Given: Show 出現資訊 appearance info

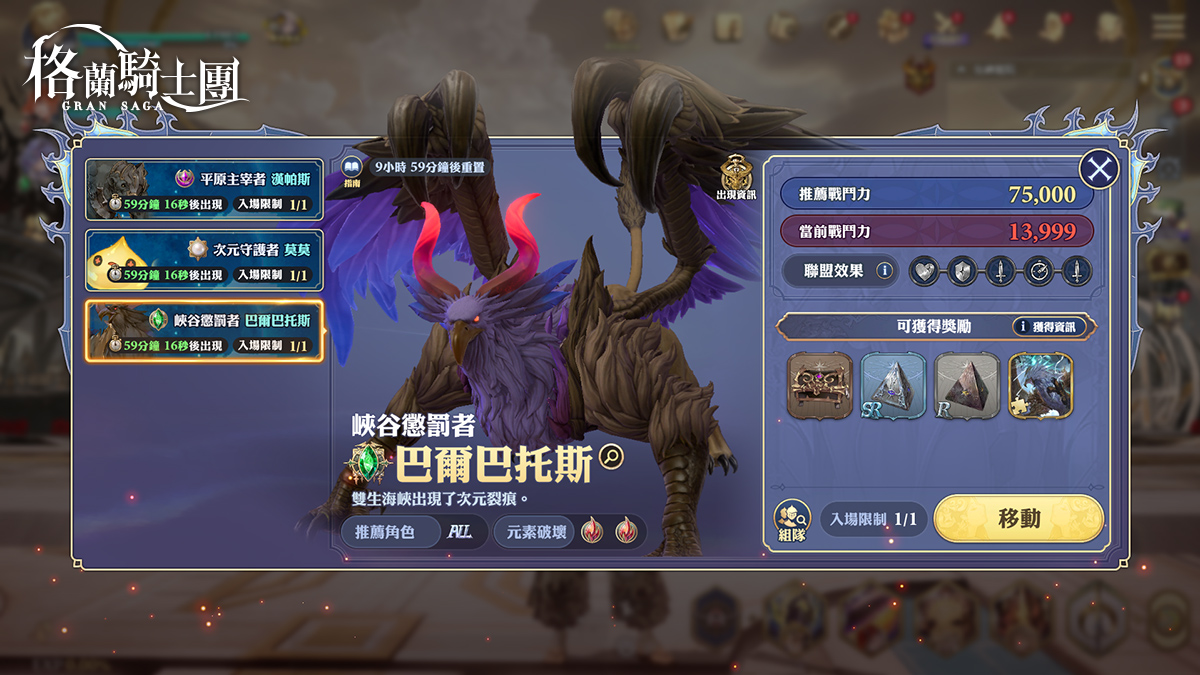Looking at the screenshot, I should click(736, 176).
